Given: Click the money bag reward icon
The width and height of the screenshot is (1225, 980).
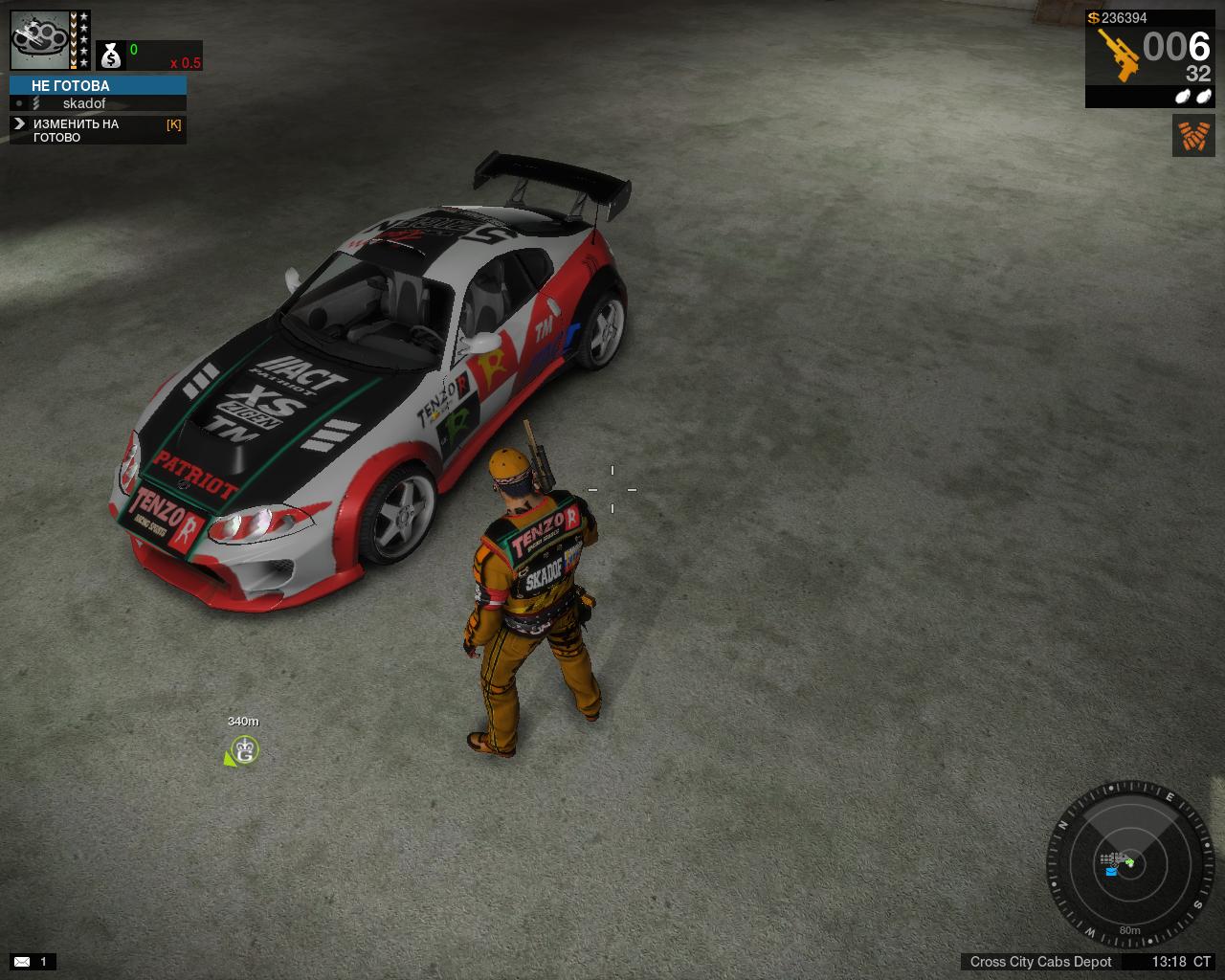Looking at the screenshot, I should pos(111,56).
